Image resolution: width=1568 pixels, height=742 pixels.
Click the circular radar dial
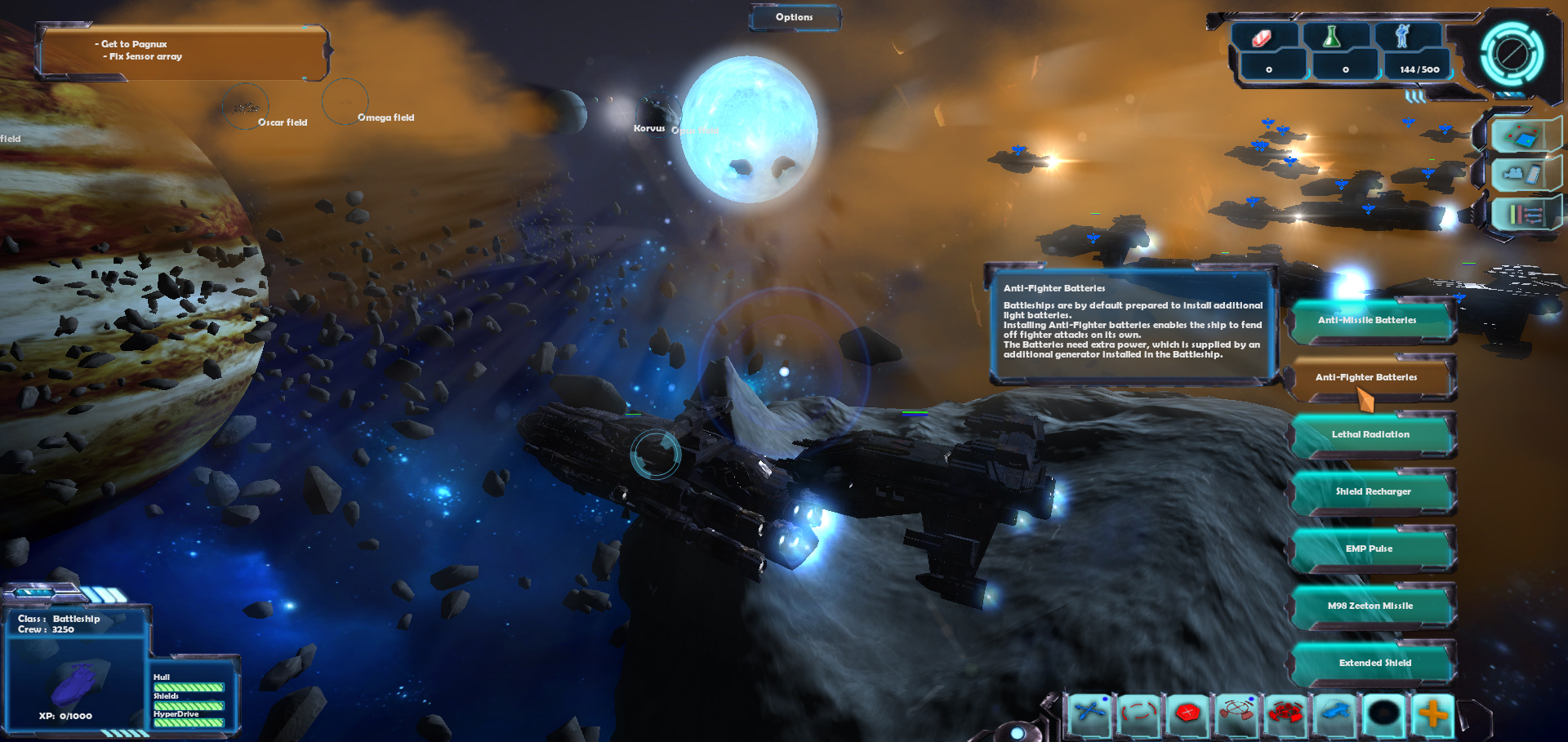(1512, 55)
